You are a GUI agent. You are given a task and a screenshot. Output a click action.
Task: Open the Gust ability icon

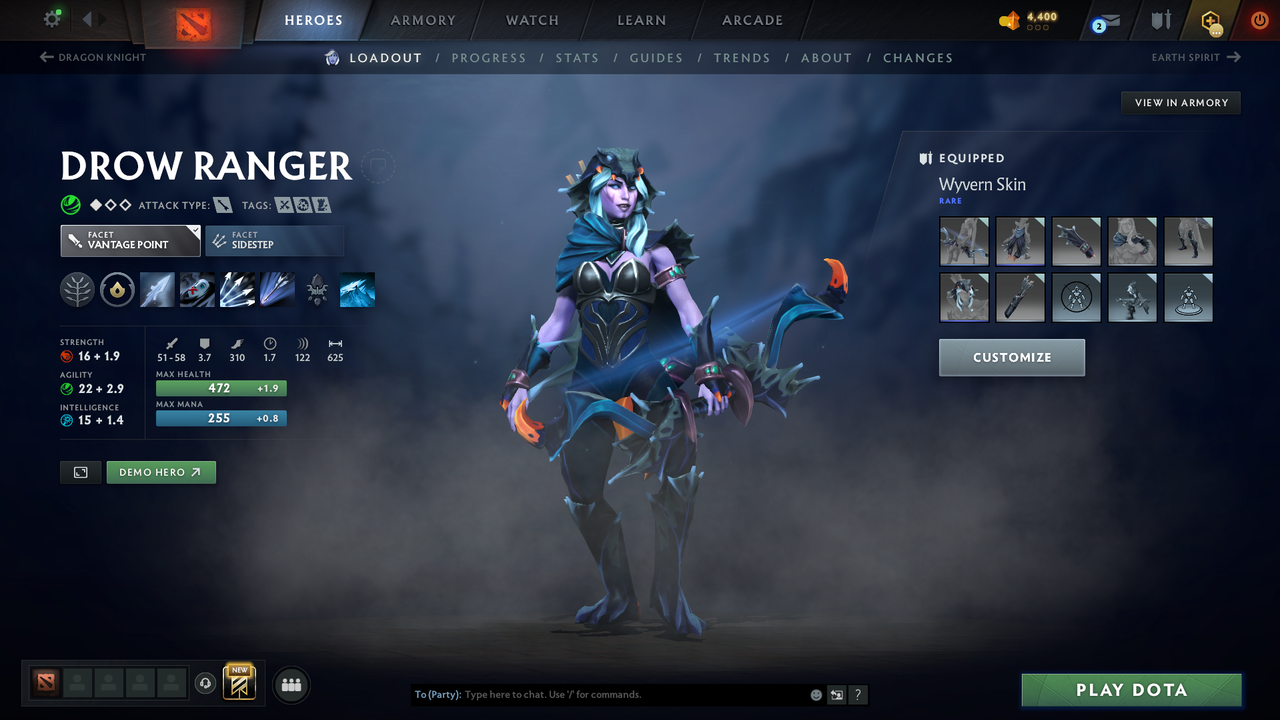(197, 290)
